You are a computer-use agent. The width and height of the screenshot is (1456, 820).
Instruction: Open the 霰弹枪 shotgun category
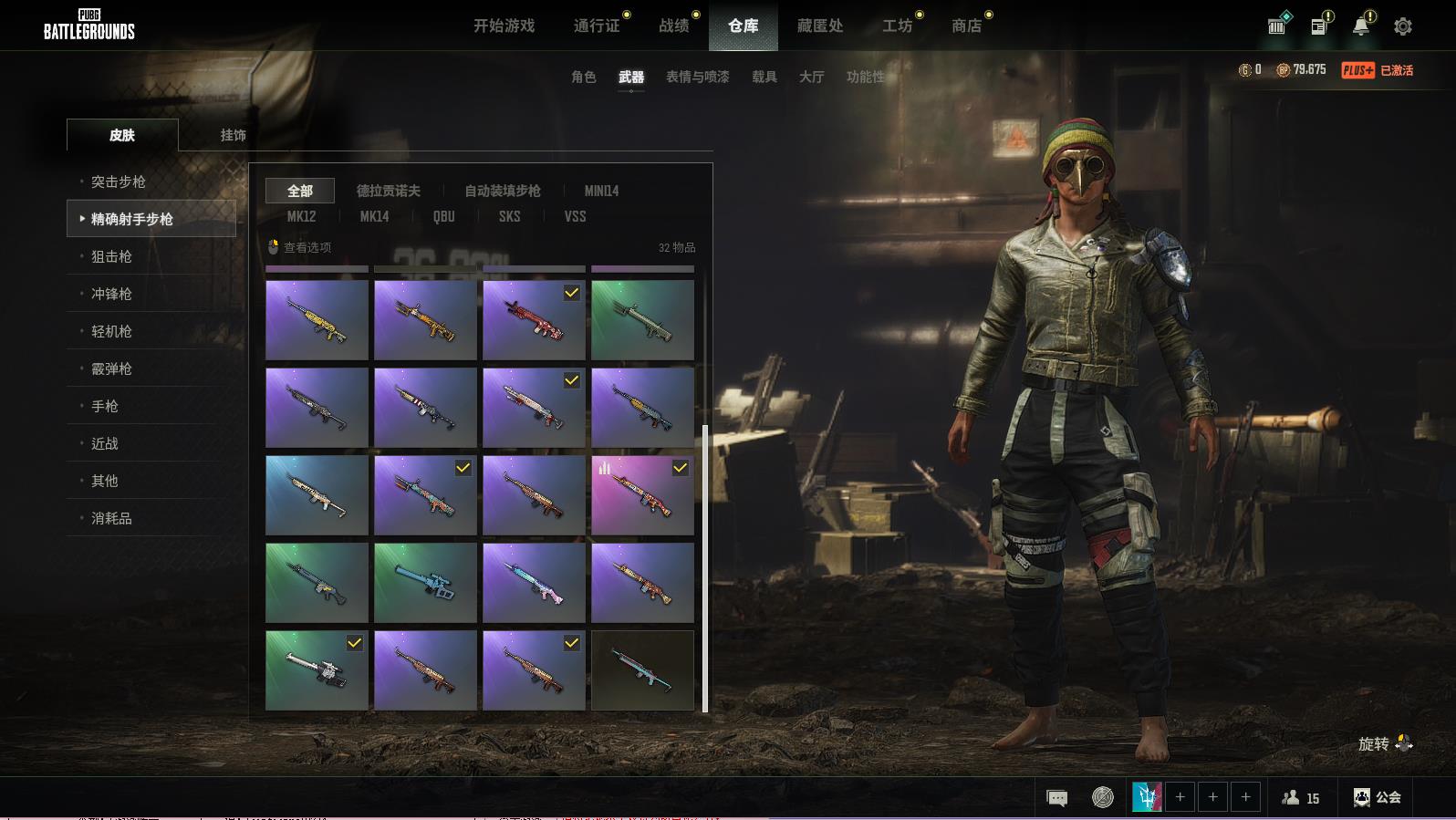[111, 368]
